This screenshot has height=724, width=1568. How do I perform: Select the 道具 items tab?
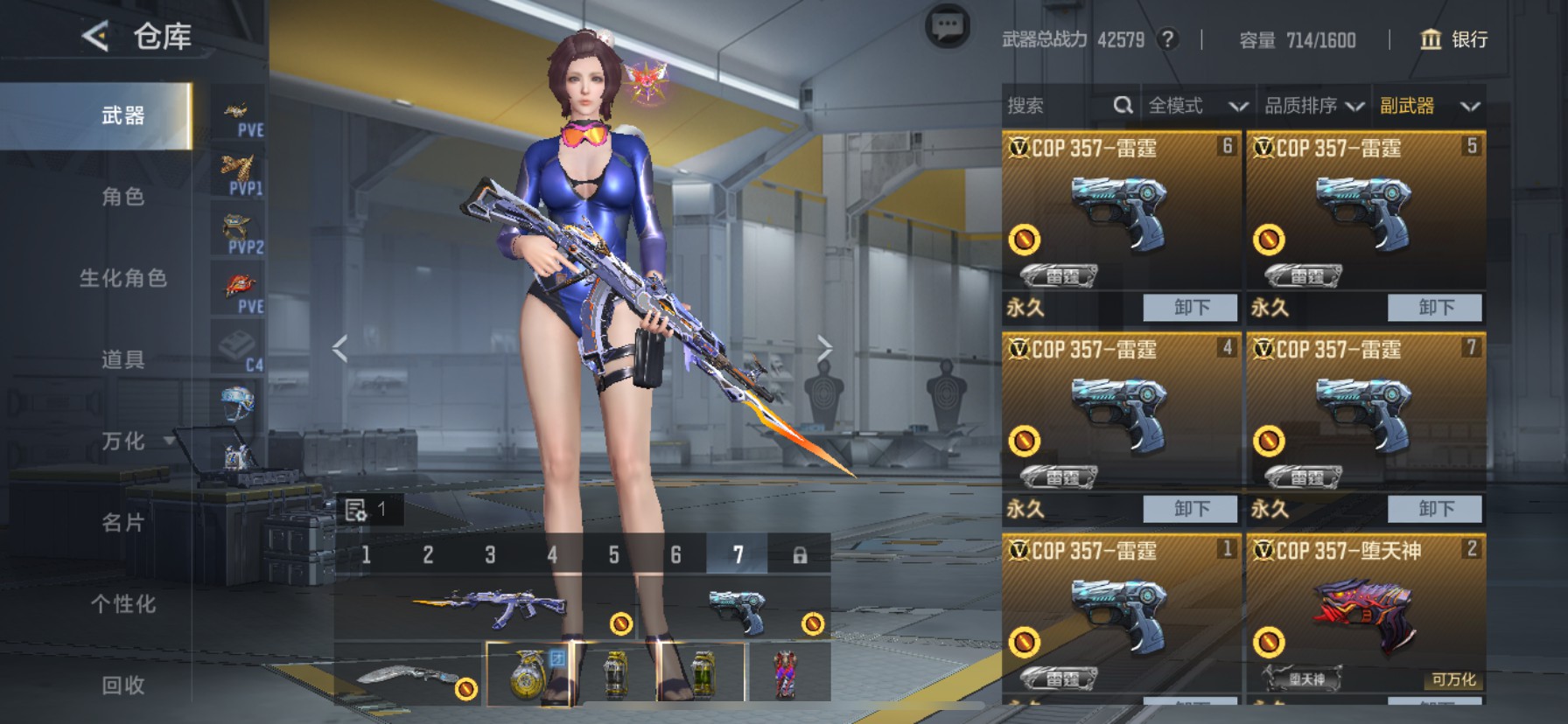point(122,359)
